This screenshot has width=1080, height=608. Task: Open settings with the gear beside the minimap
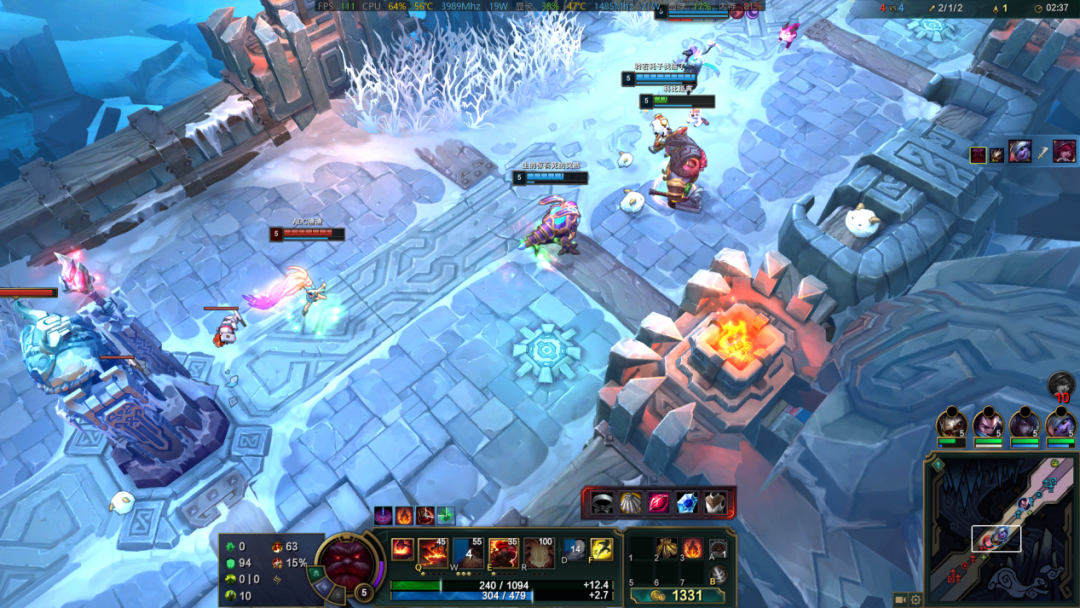(916, 600)
